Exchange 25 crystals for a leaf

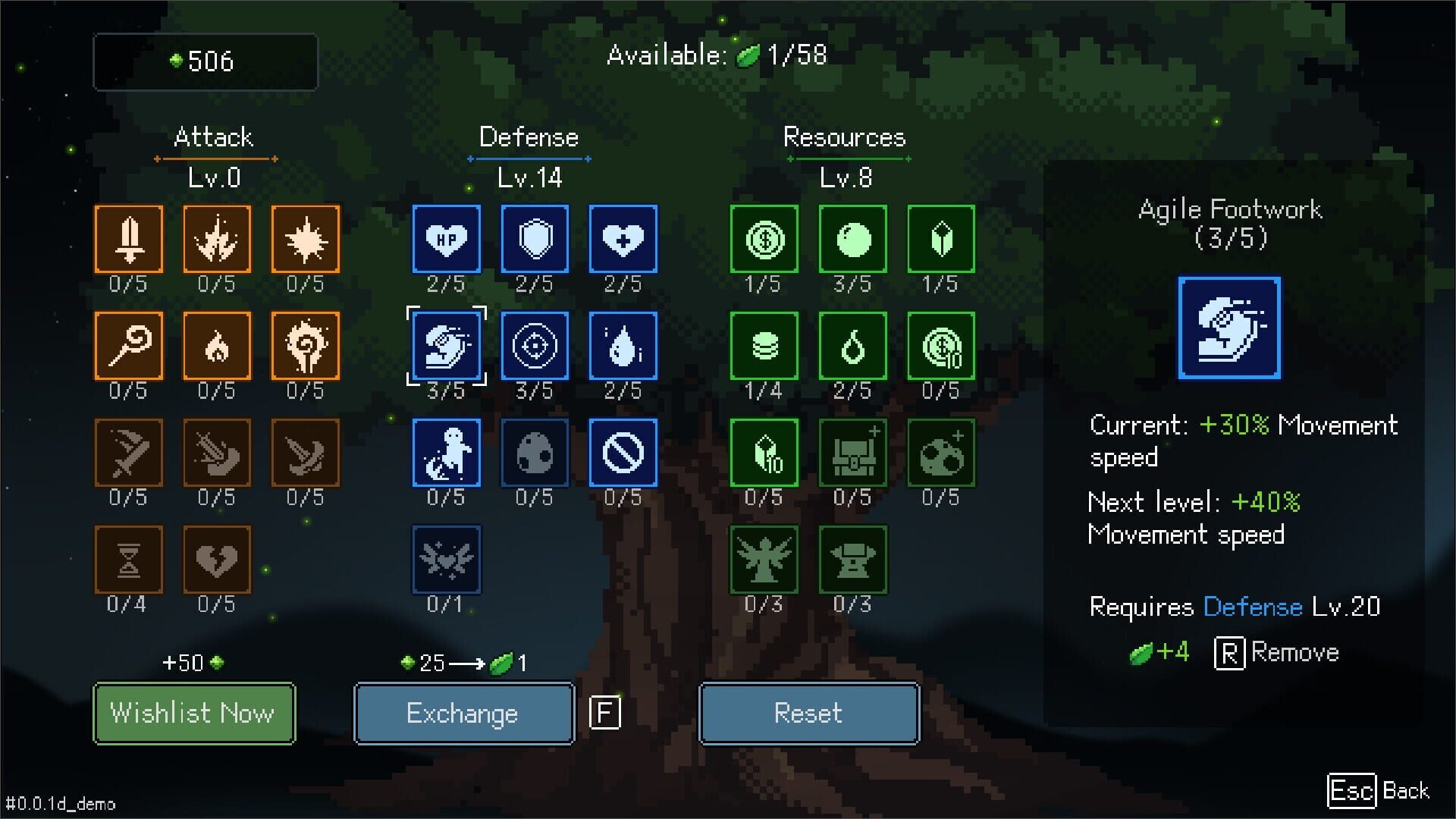point(463,713)
